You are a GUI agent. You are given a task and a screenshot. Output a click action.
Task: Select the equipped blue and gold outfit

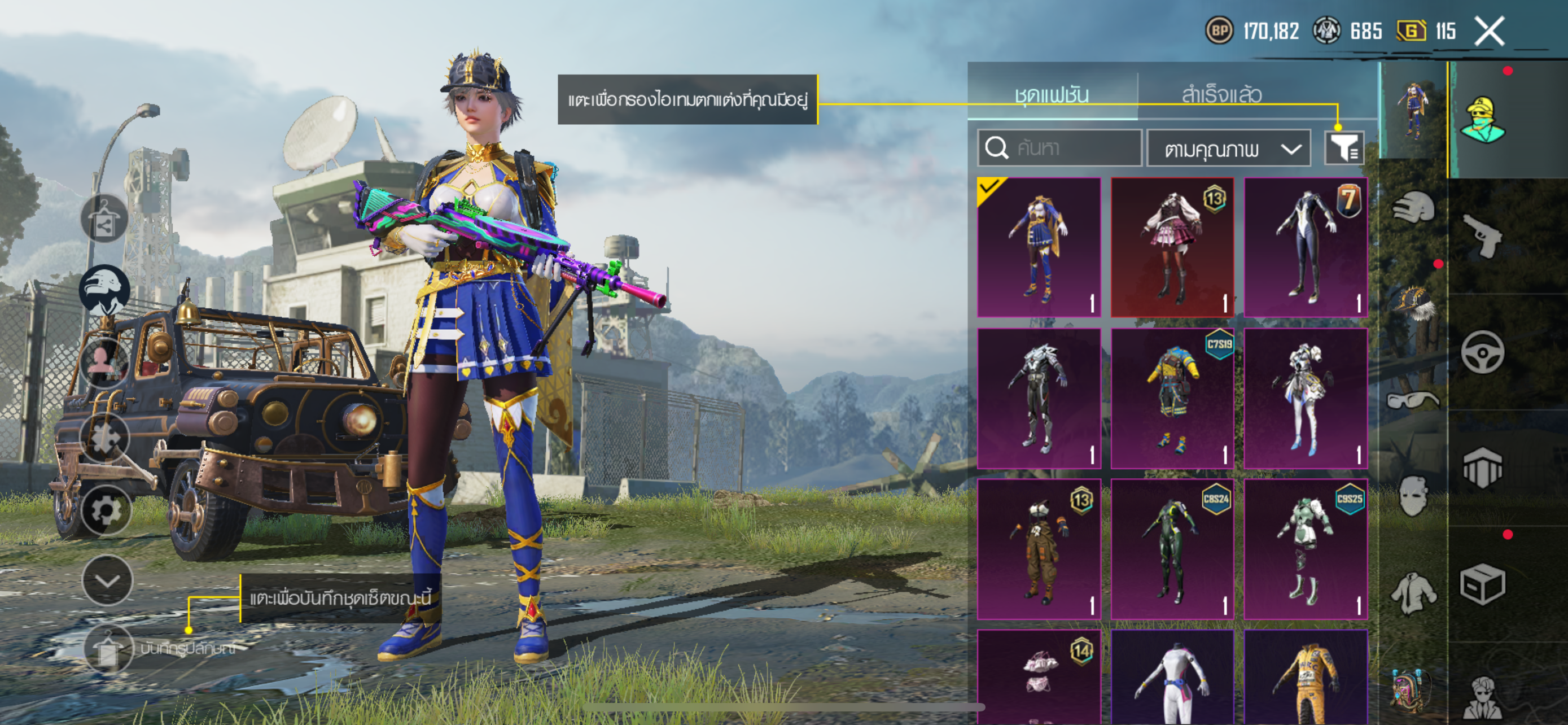pos(1039,247)
